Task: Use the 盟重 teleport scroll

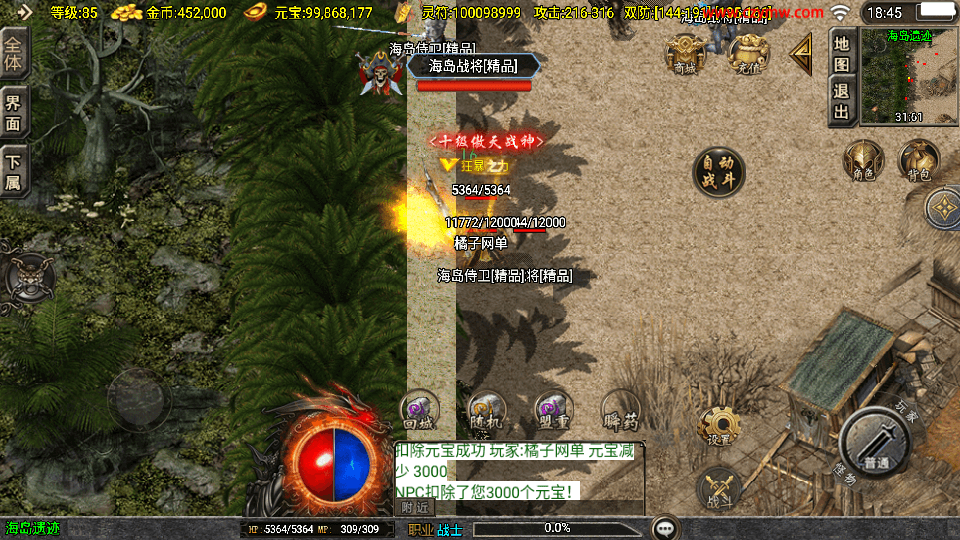Action: coord(552,411)
